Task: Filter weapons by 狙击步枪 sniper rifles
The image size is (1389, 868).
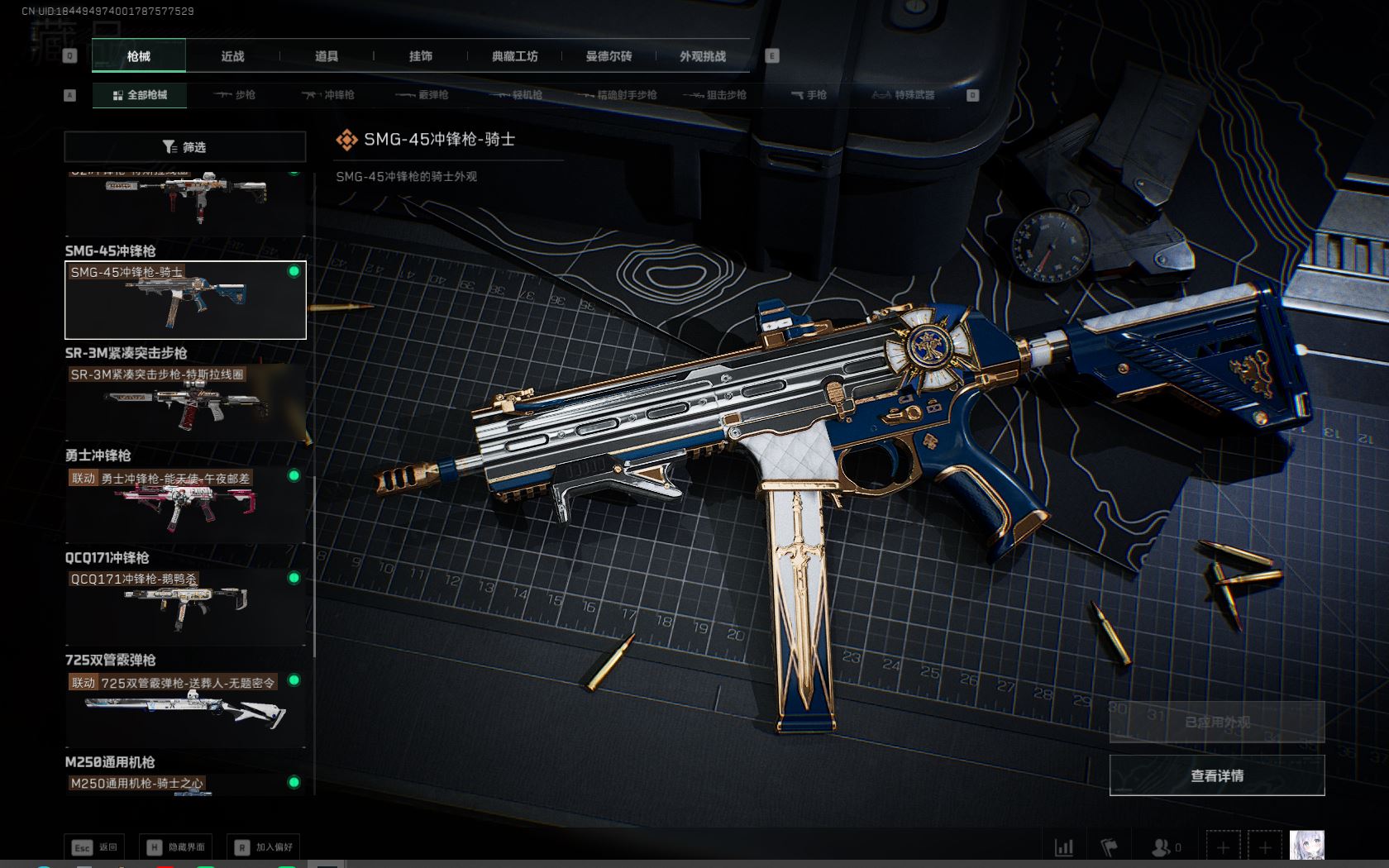Action: (x=715, y=95)
